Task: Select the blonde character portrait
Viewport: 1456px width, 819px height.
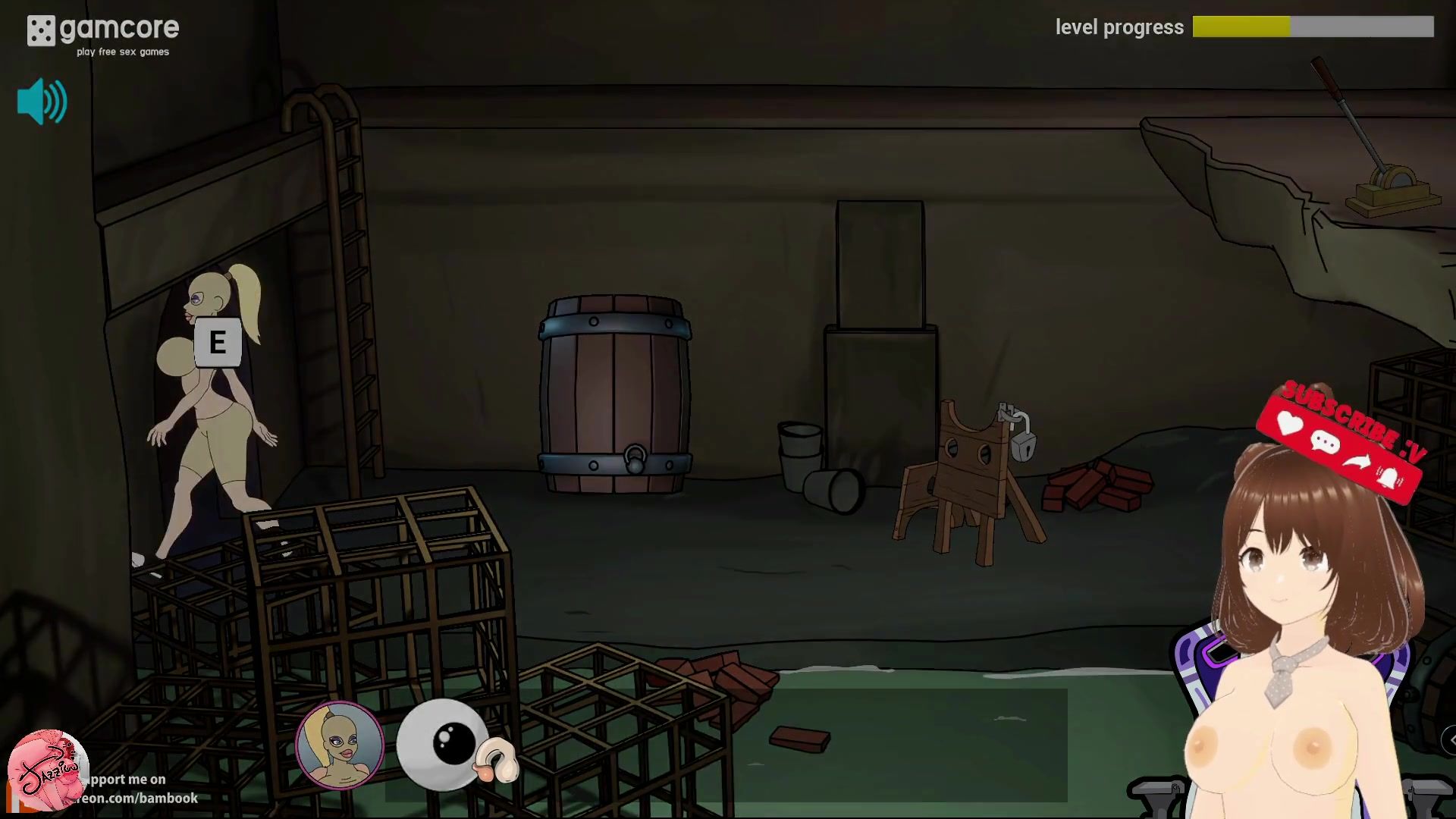Action: click(339, 745)
